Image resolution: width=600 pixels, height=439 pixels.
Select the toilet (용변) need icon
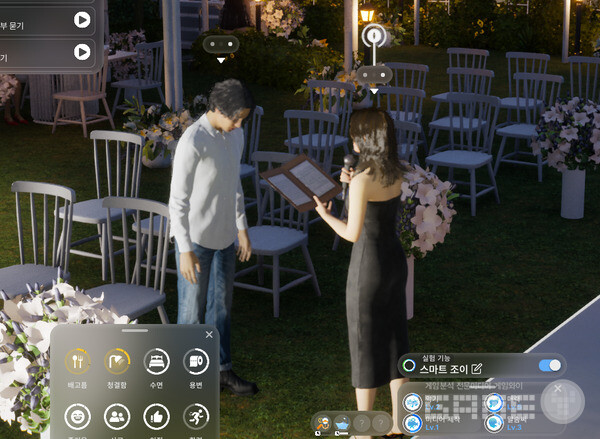pyautogui.click(x=197, y=361)
